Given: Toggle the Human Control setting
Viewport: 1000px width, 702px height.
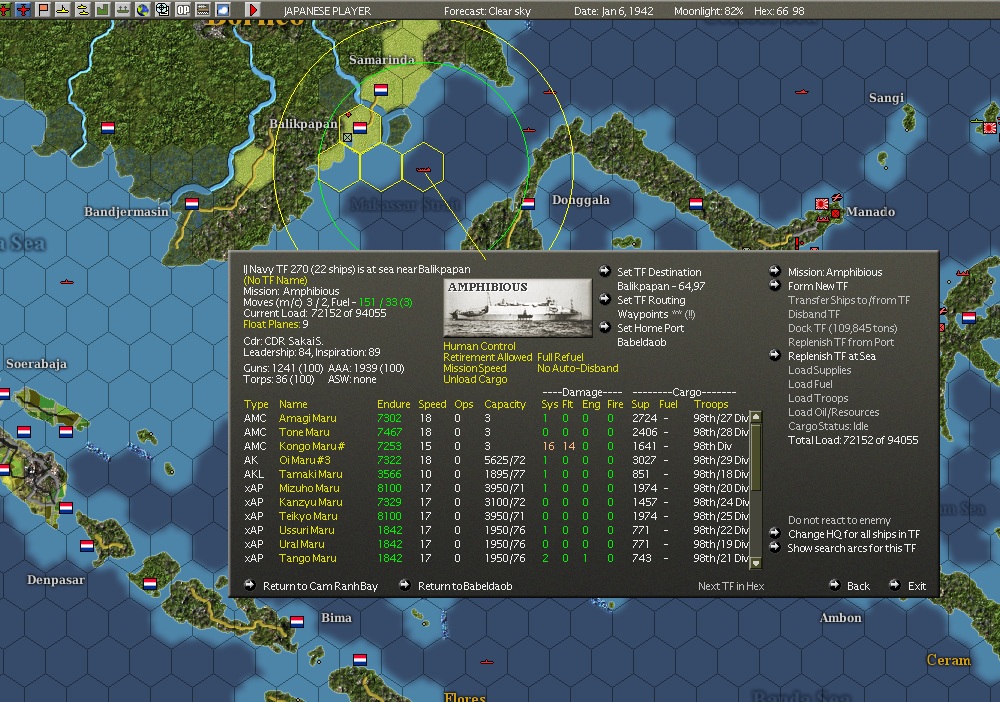Looking at the screenshot, I should pos(479,347).
